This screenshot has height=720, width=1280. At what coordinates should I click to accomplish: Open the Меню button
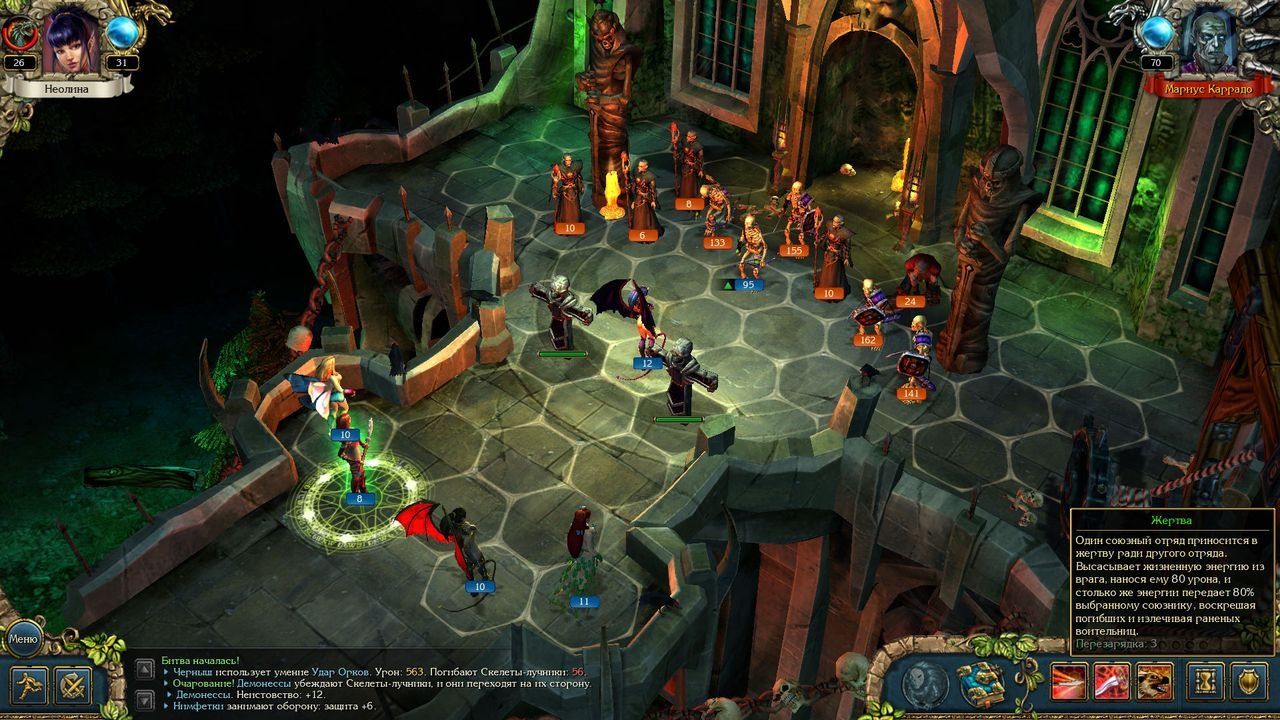[x=22, y=637]
